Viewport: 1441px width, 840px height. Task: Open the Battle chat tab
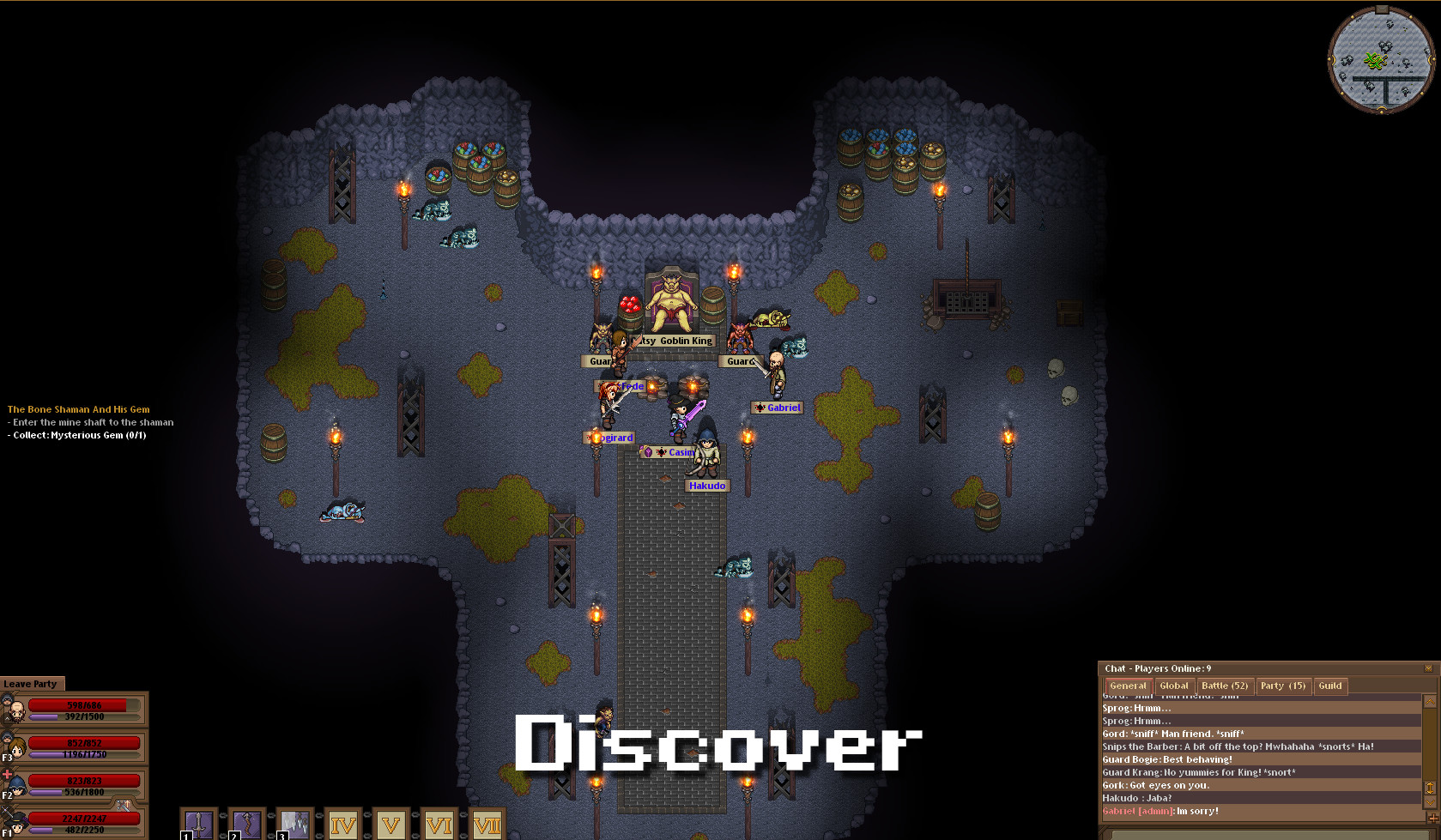tap(1224, 686)
